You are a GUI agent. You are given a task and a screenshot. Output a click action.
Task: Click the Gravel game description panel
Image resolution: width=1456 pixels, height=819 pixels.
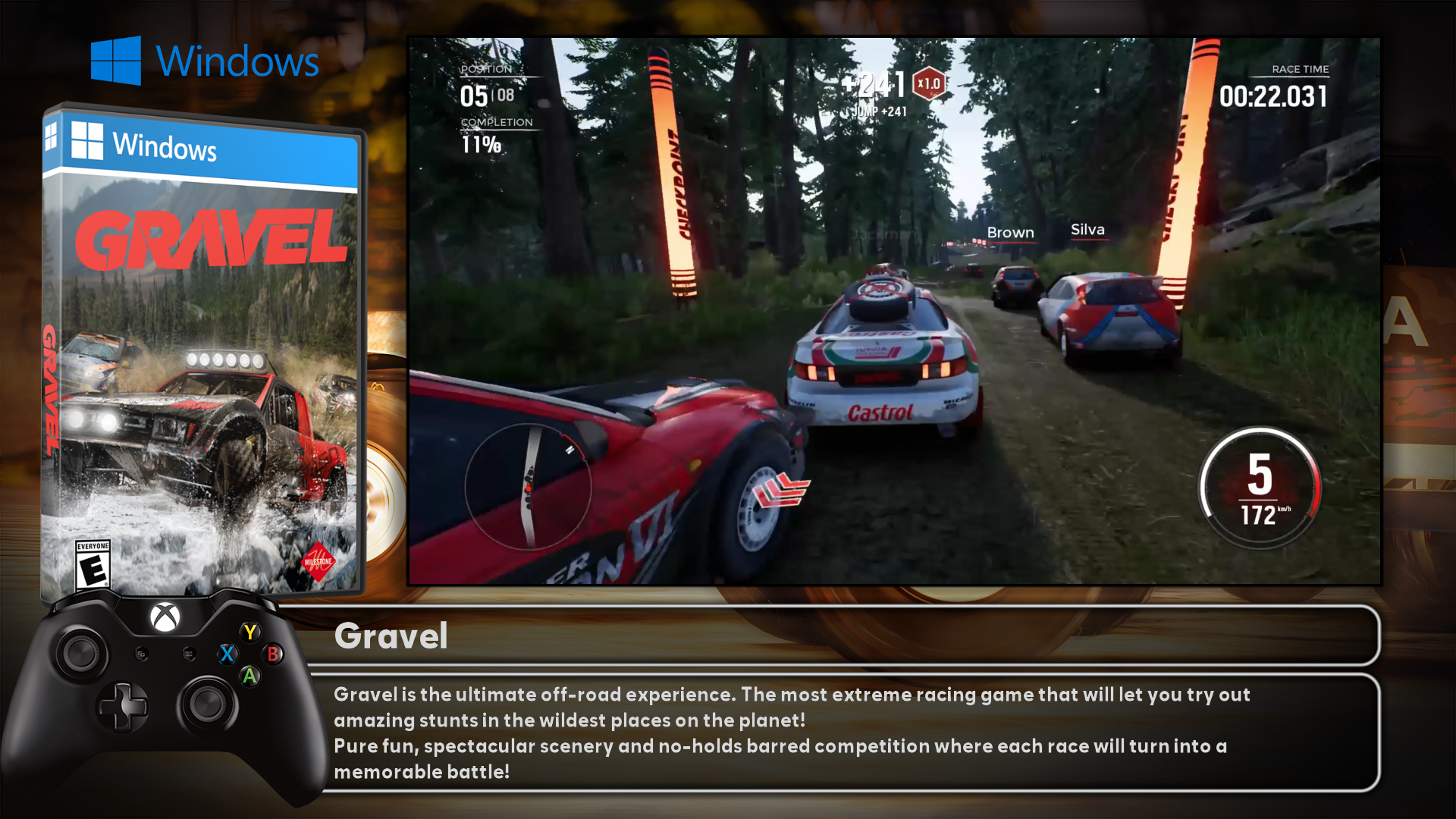pos(842,733)
